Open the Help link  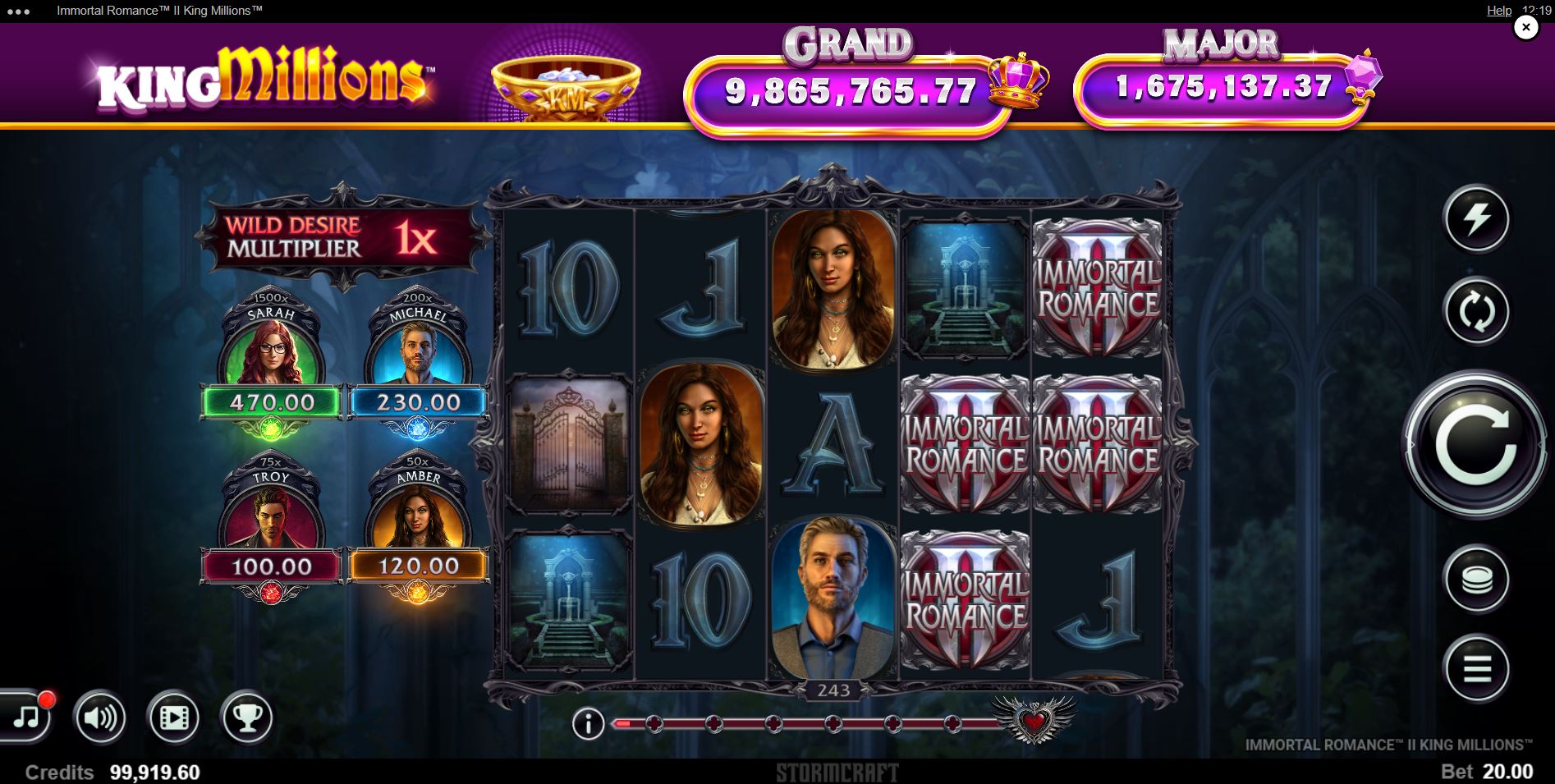tap(1498, 11)
